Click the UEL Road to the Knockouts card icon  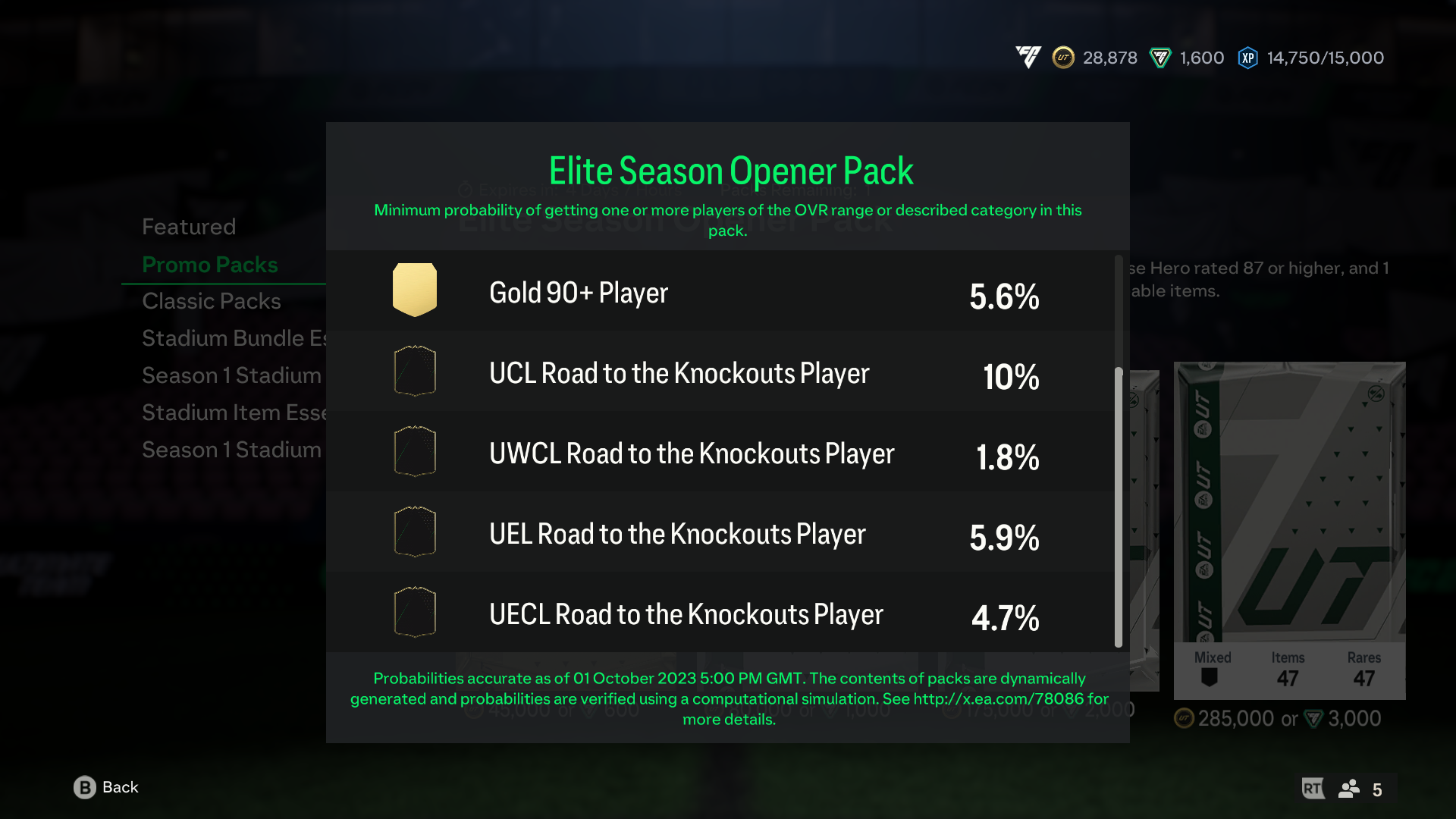[x=414, y=532]
